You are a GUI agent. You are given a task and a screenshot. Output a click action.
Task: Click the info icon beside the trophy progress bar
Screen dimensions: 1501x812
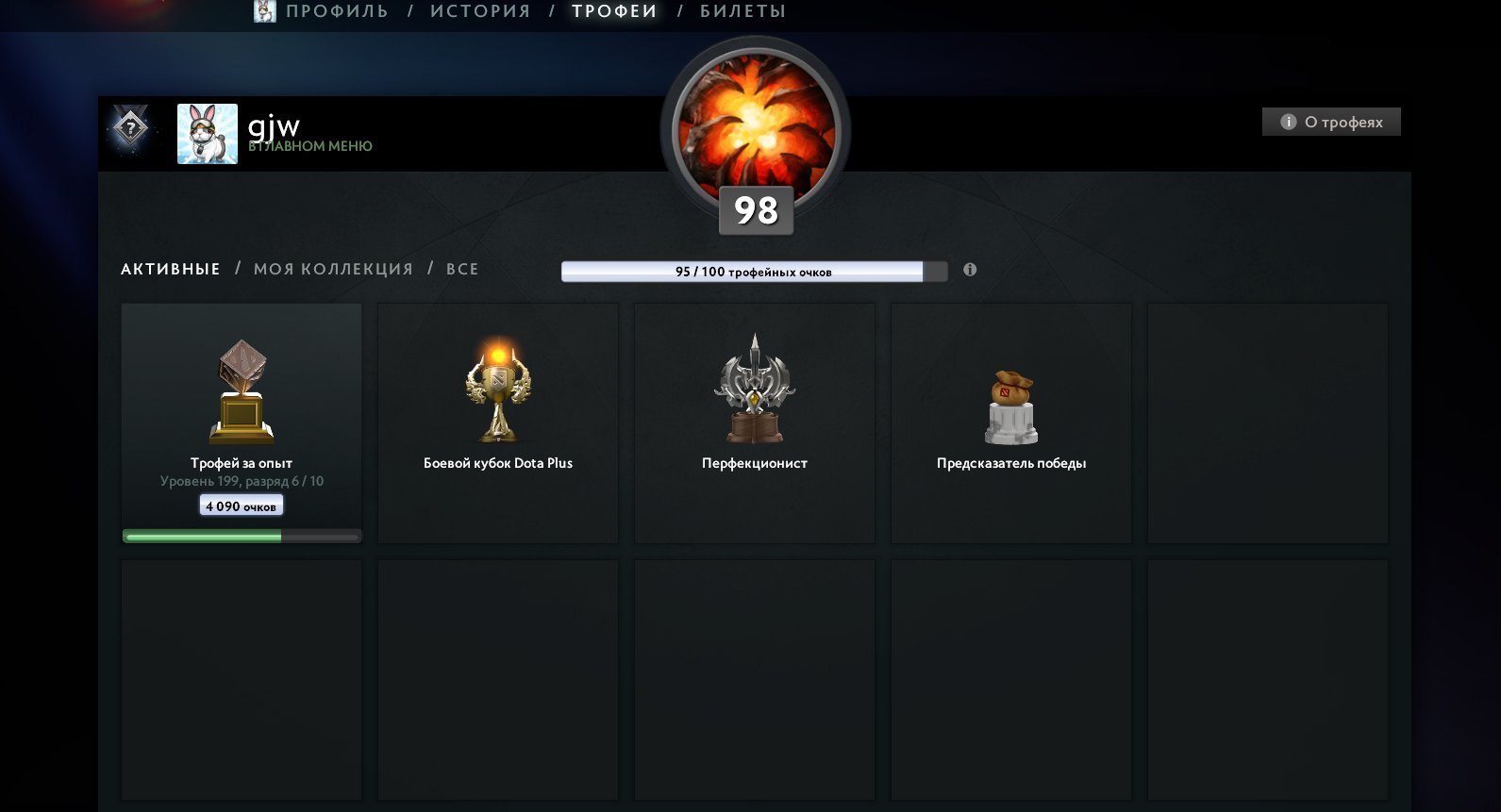point(971,270)
